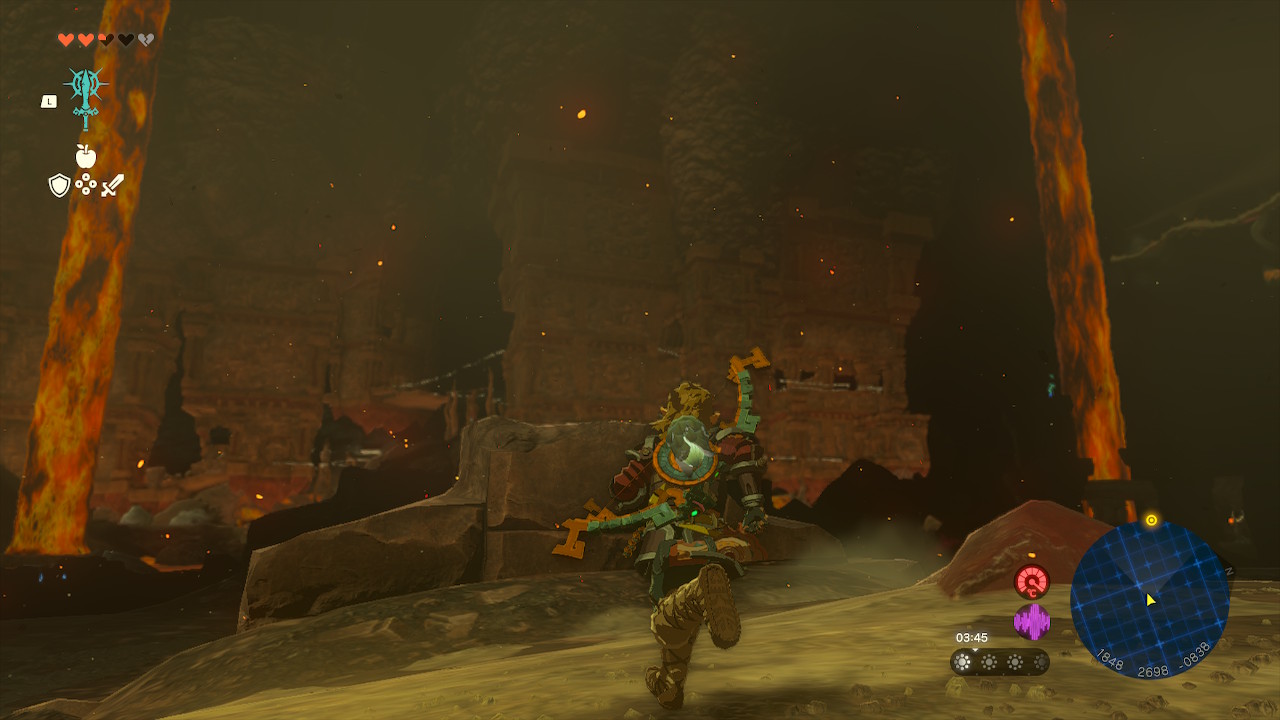Screen dimensions: 1280x720
Task: Click the weather forecast bar
Action: pos(999,661)
